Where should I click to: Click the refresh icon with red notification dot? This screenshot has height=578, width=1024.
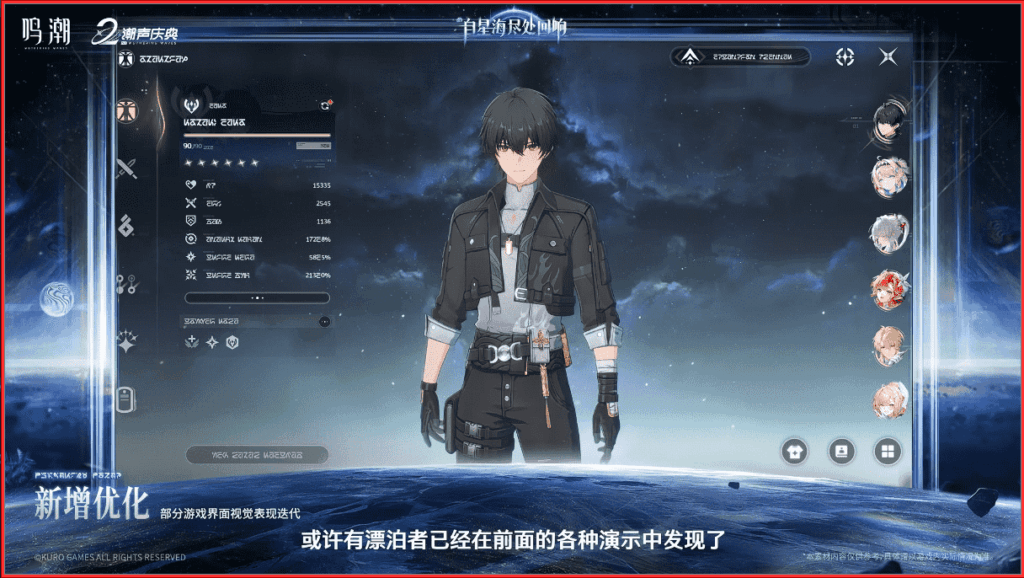tap(325, 104)
